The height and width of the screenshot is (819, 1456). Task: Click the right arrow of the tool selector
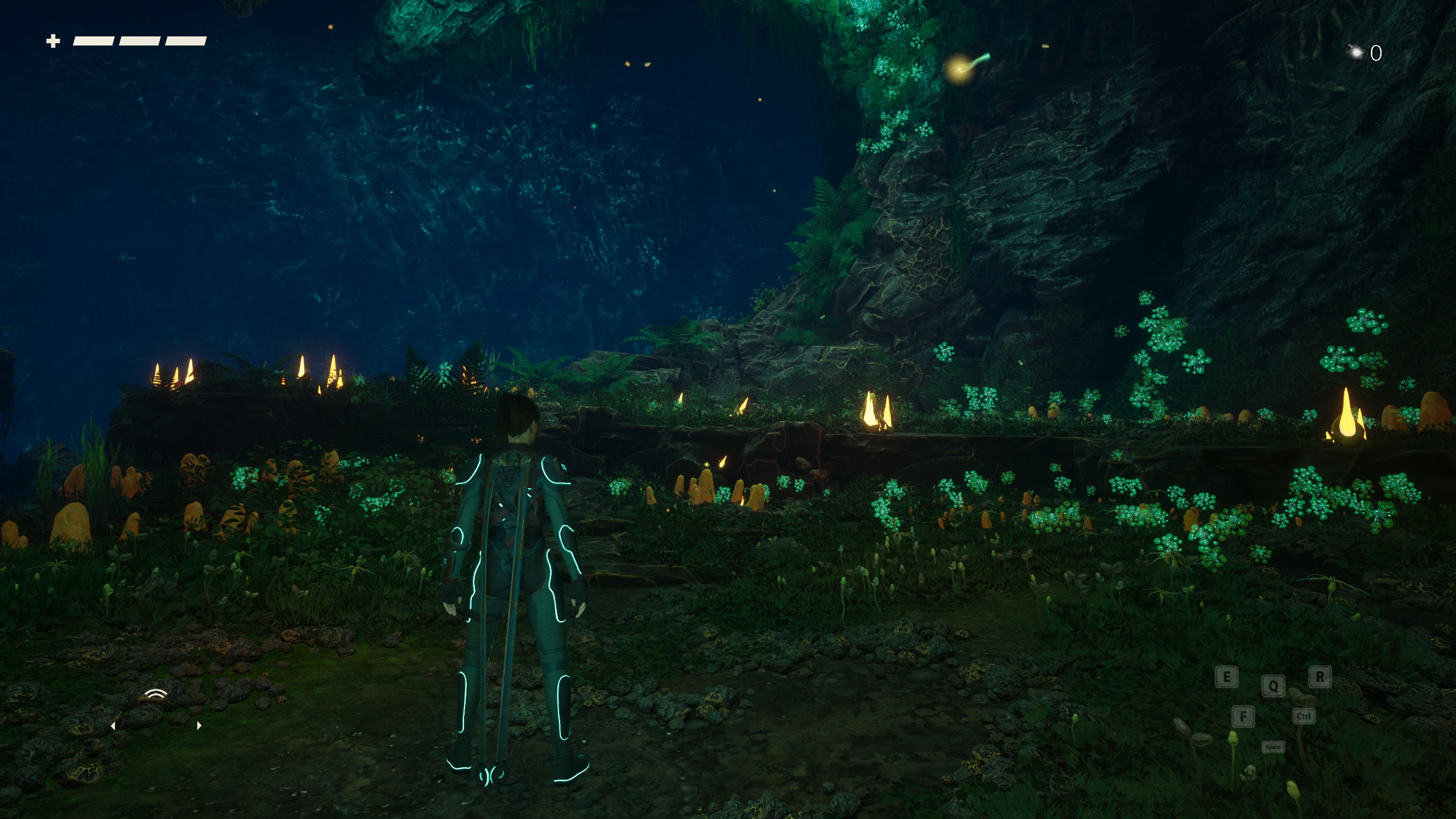click(x=198, y=726)
